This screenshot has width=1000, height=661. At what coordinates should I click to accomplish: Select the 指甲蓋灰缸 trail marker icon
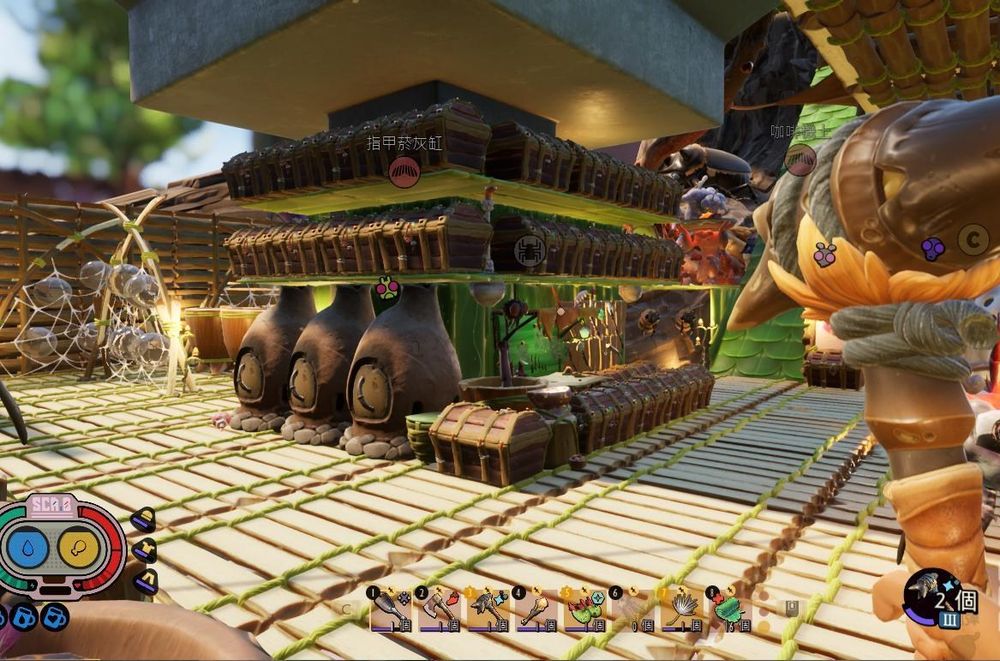pos(404,171)
